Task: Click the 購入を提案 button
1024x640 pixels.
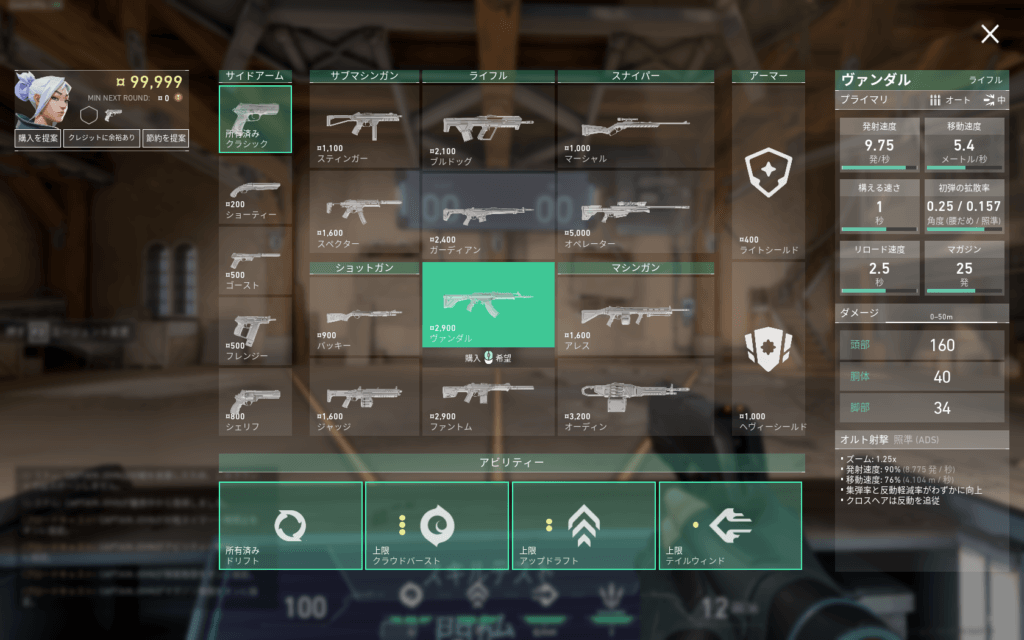Action: tap(37, 139)
